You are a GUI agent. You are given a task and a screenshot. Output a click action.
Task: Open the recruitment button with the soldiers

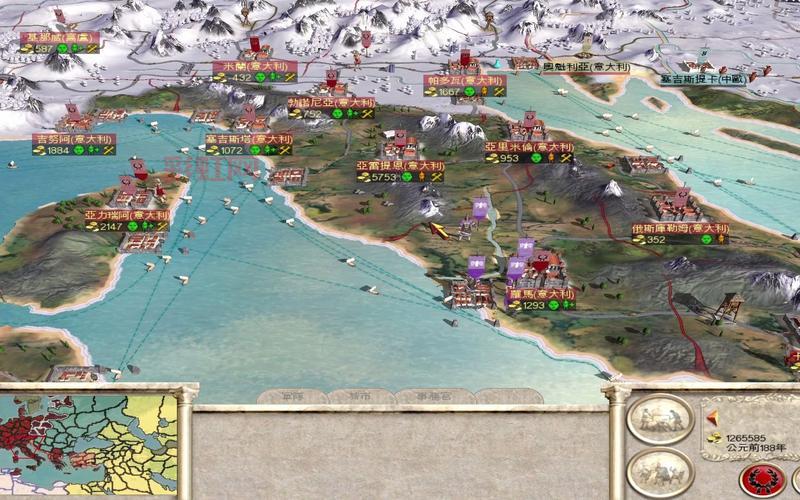[661, 471]
